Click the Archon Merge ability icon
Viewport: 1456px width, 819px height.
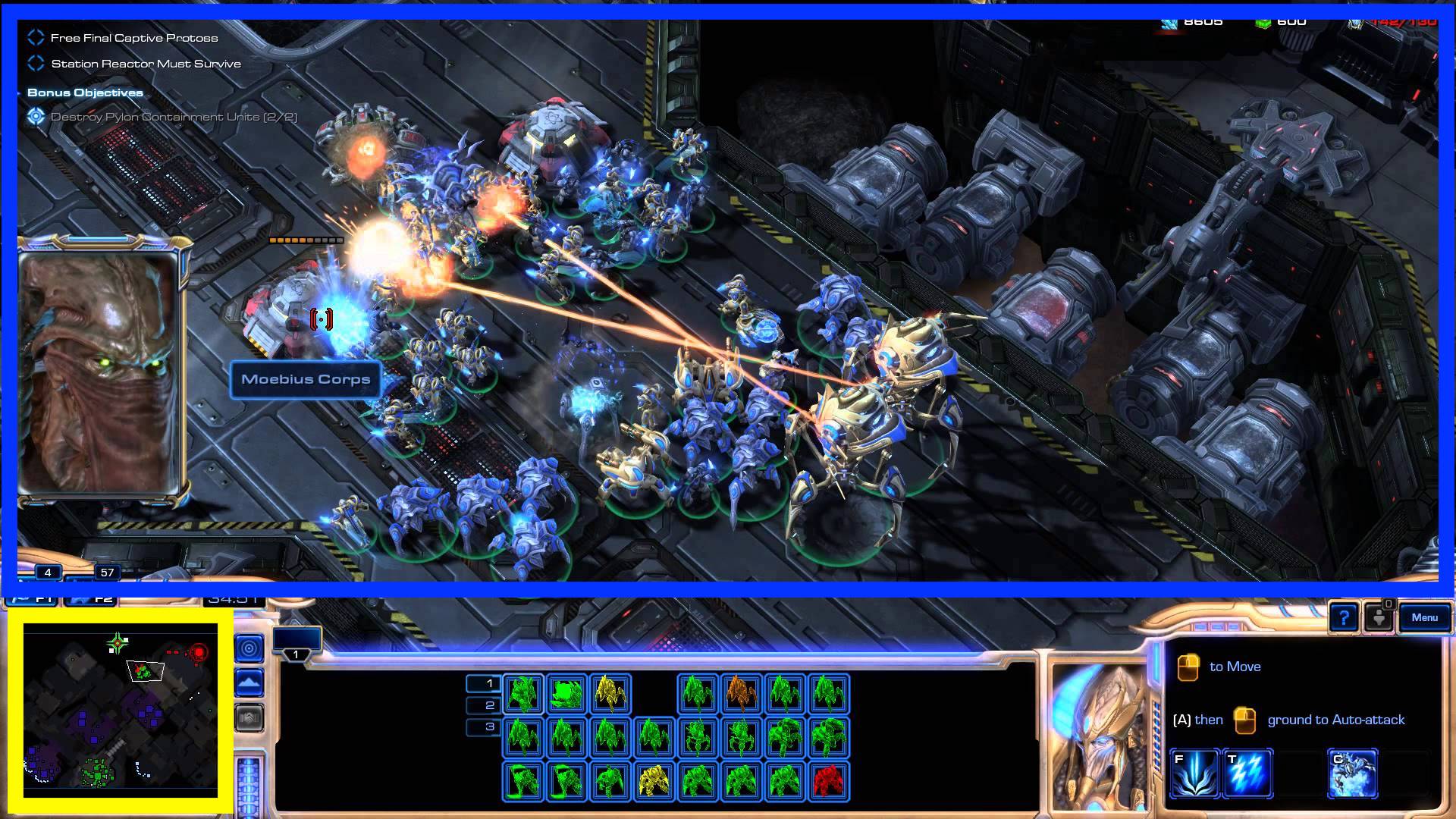coord(1355,774)
